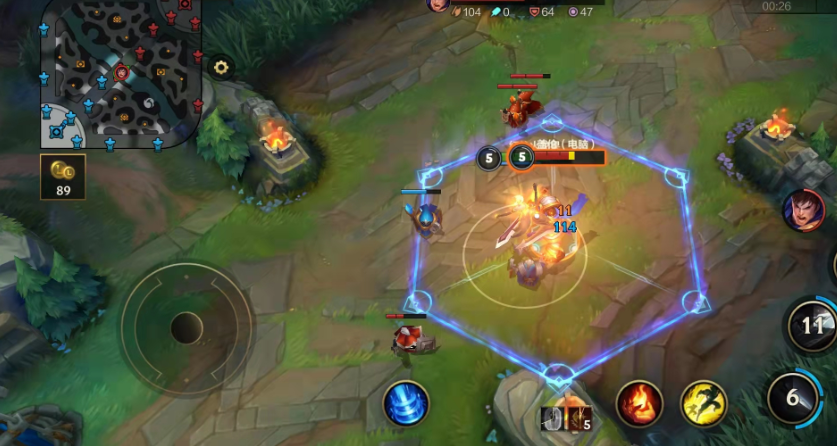The width and height of the screenshot is (837, 446).
Task: Open the shop using the gold coins button
Action: pos(63,177)
